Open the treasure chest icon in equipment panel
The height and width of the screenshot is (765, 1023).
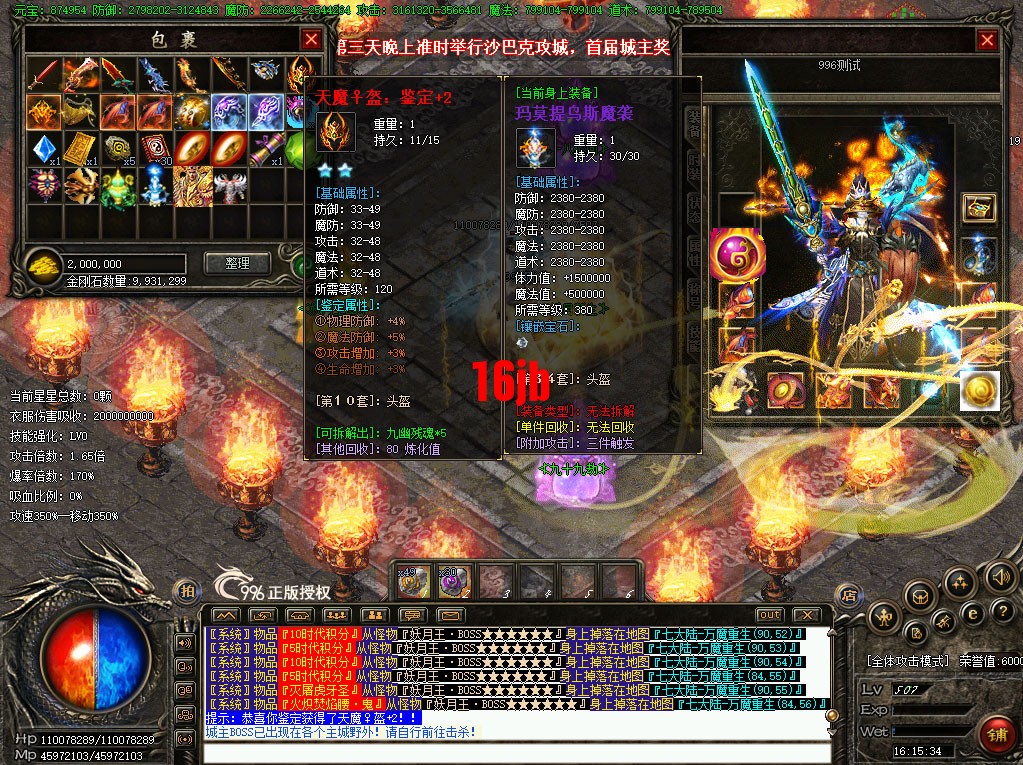(x=978, y=207)
